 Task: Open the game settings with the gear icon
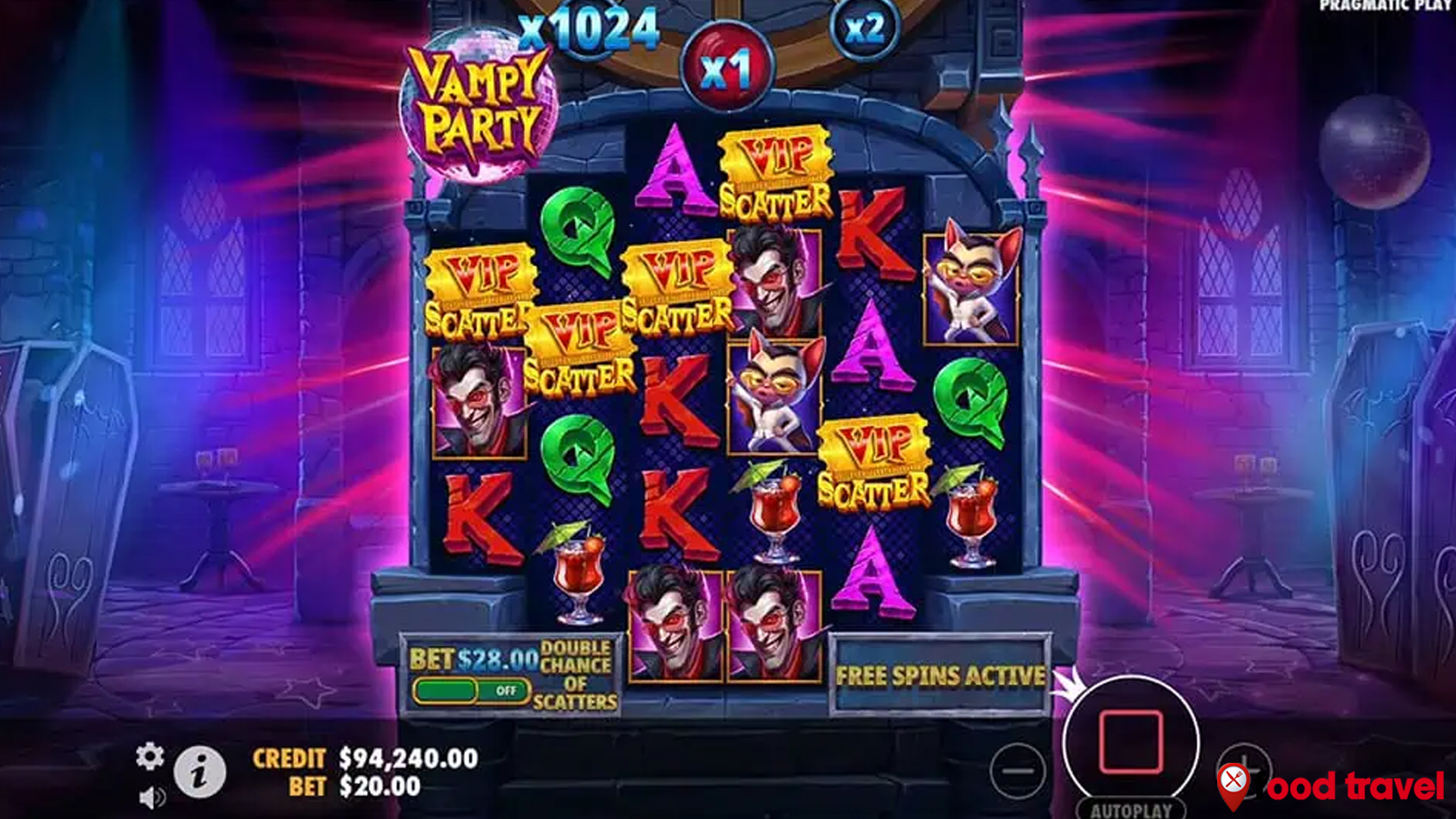pos(151,756)
